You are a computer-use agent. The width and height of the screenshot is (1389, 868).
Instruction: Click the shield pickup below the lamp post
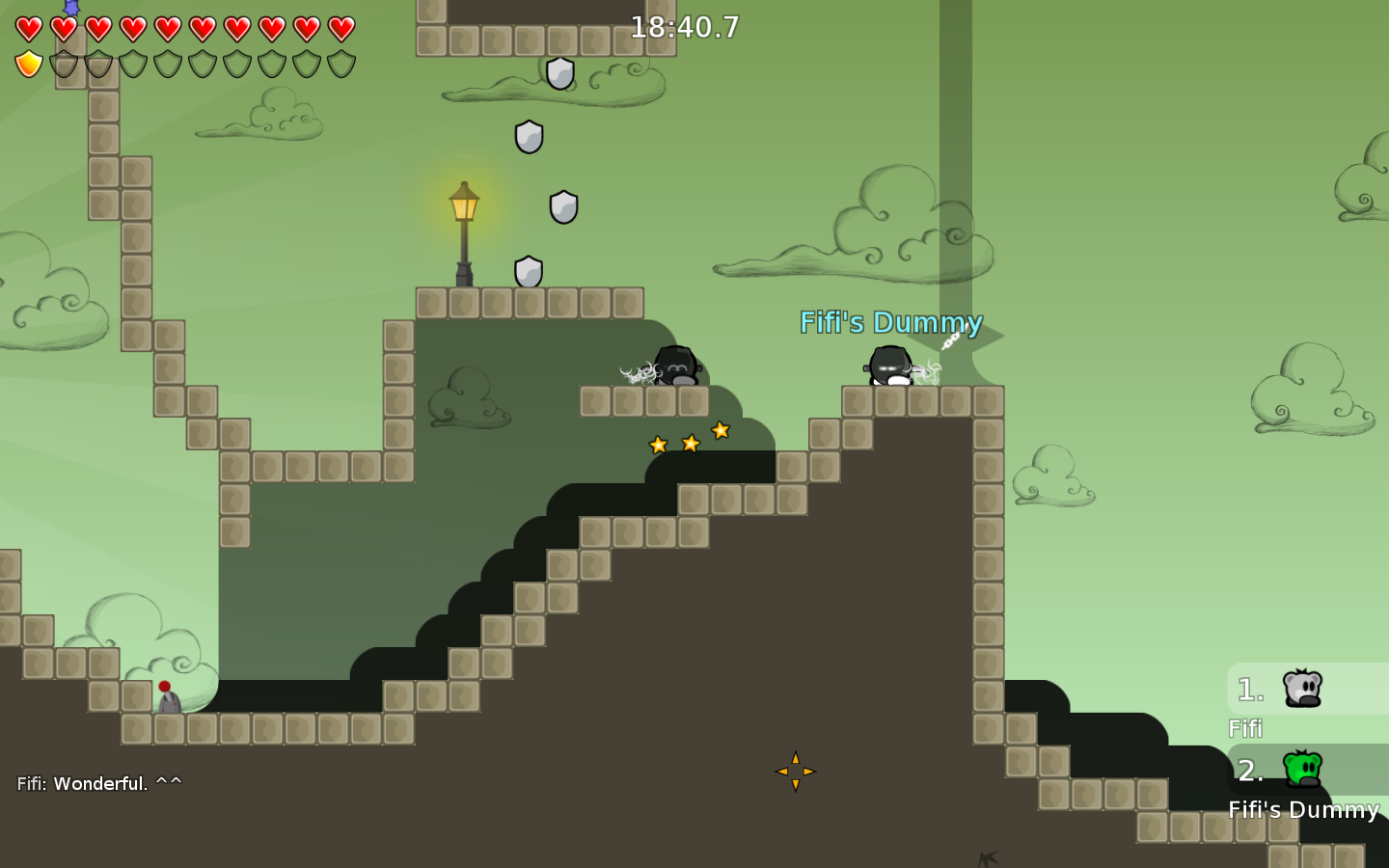pos(527,273)
